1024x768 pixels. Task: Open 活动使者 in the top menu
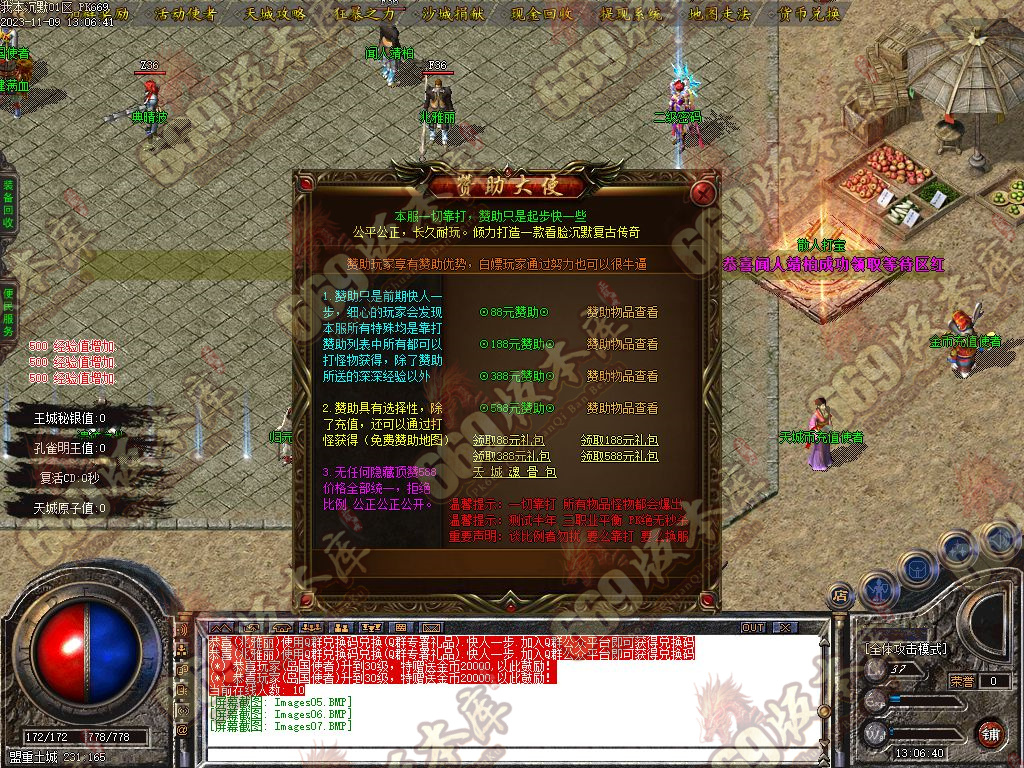click(x=187, y=14)
